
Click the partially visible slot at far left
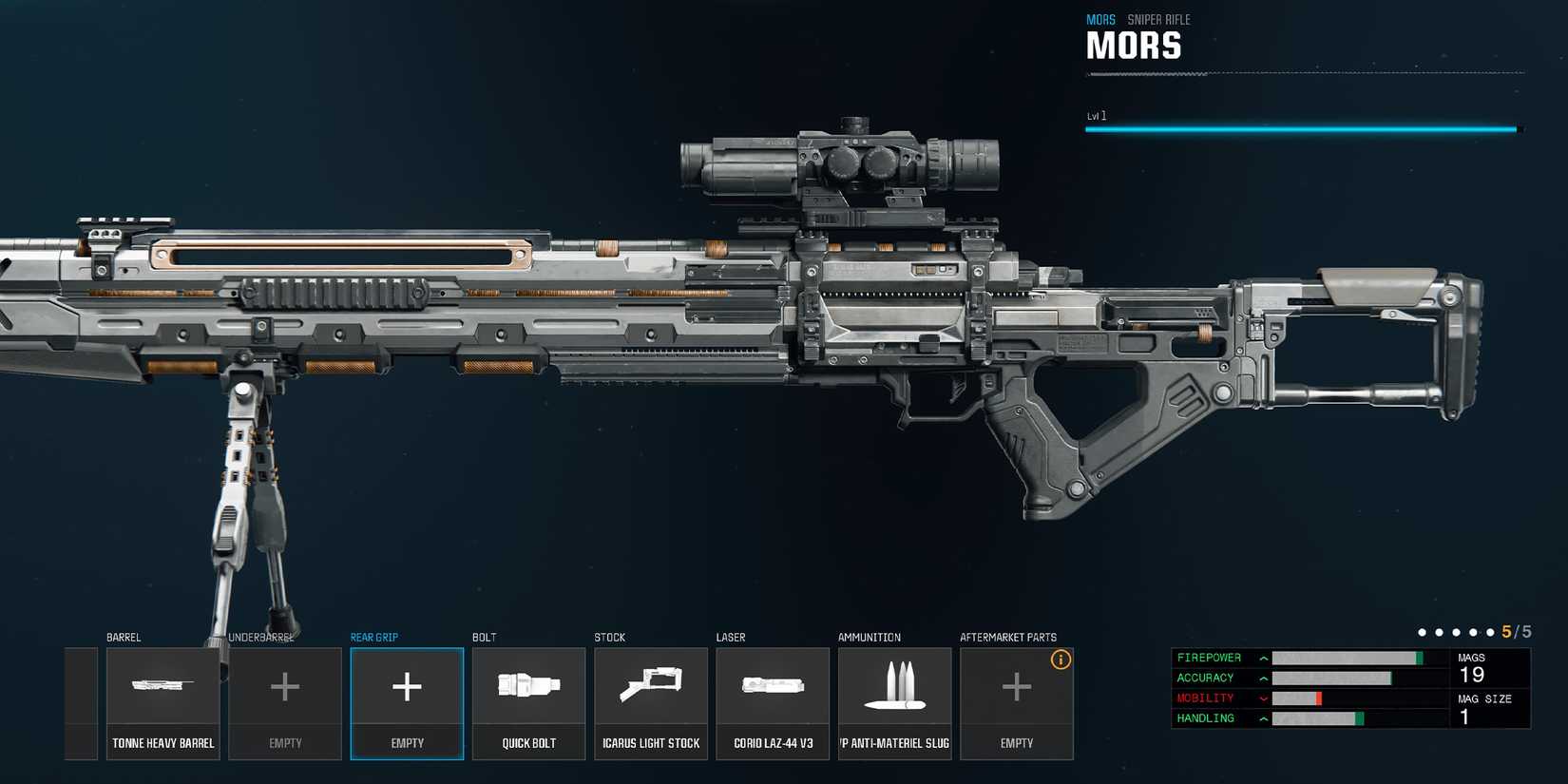click(x=81, y=702)
